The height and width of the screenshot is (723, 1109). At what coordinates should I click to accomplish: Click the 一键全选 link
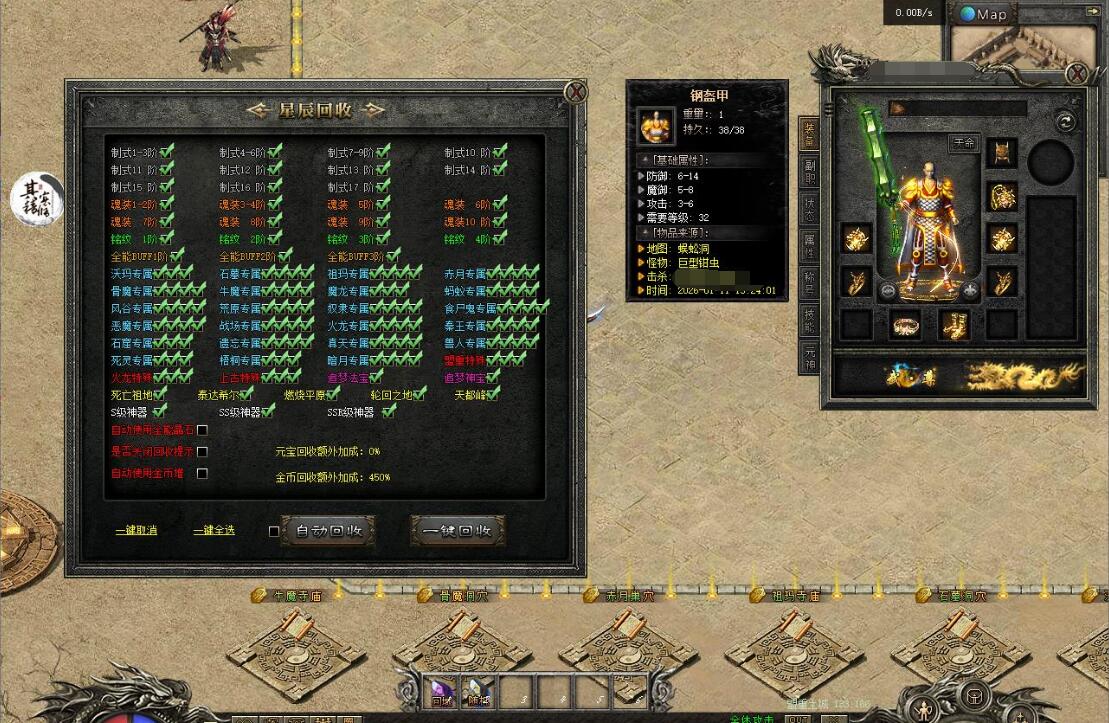(x=214, y=530)
